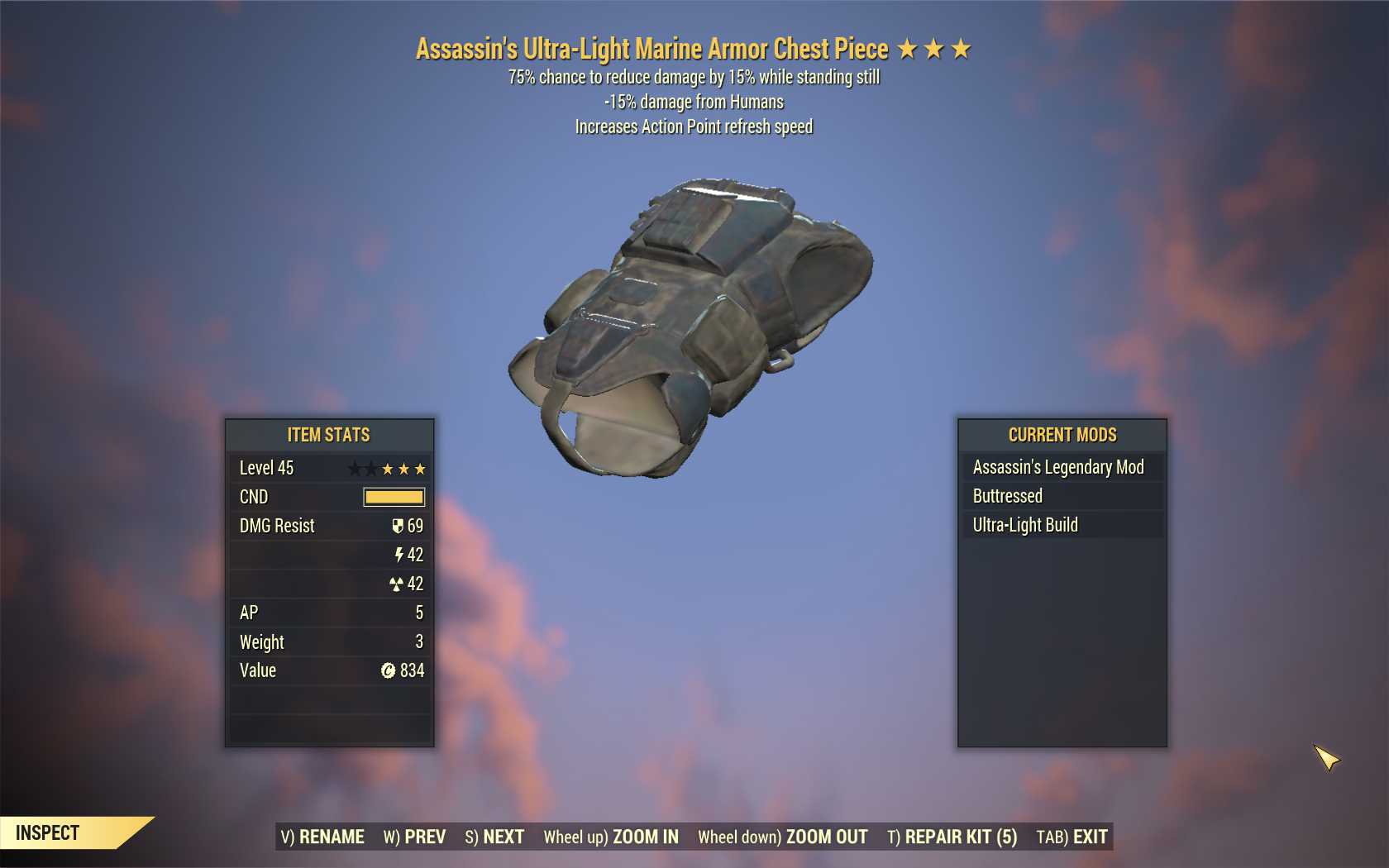Highlight the Buttressed mod entry
This screenshot has width=1389, height=868.
click(1062, 496)
